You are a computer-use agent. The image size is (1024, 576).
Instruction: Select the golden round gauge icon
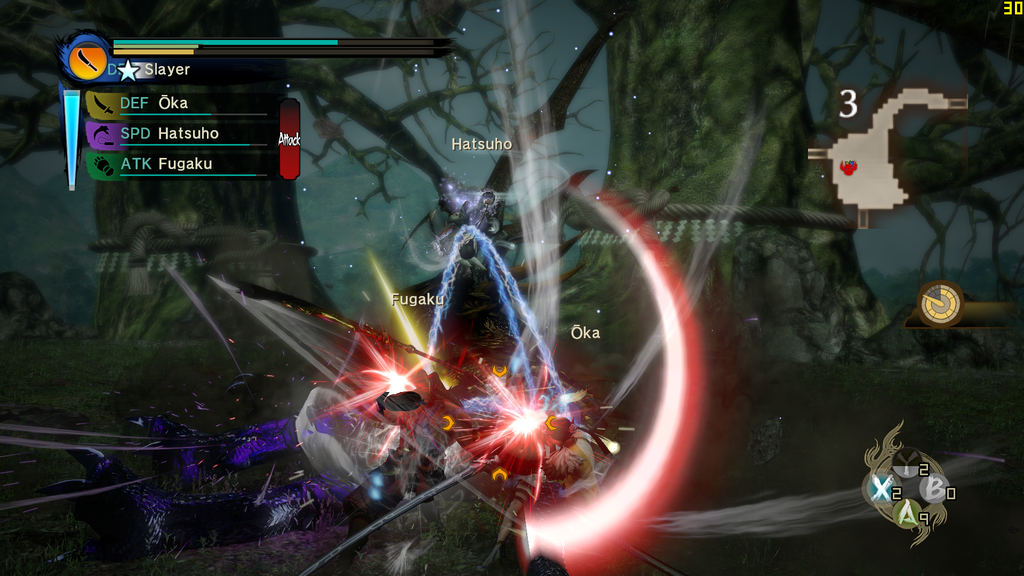tap(941, 302)
